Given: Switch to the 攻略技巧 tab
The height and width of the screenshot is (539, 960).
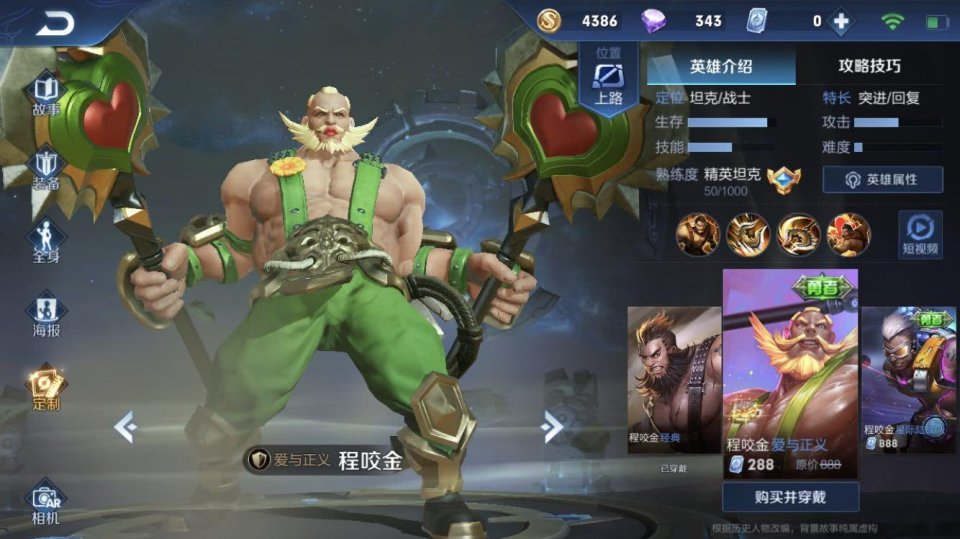Looking at the screenshot, I should pyautogui.click(x=869, y=66).
